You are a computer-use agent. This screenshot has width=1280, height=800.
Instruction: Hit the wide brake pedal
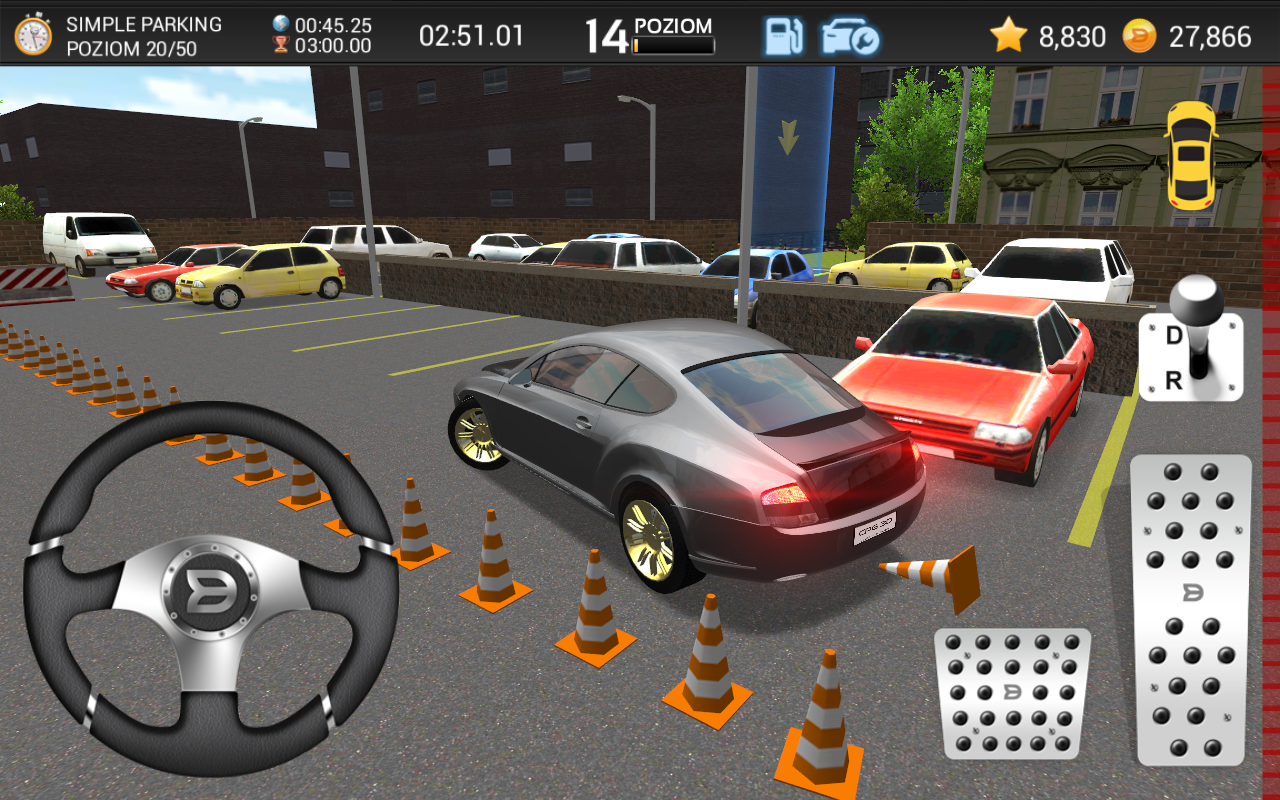(x=1012, y=693)
